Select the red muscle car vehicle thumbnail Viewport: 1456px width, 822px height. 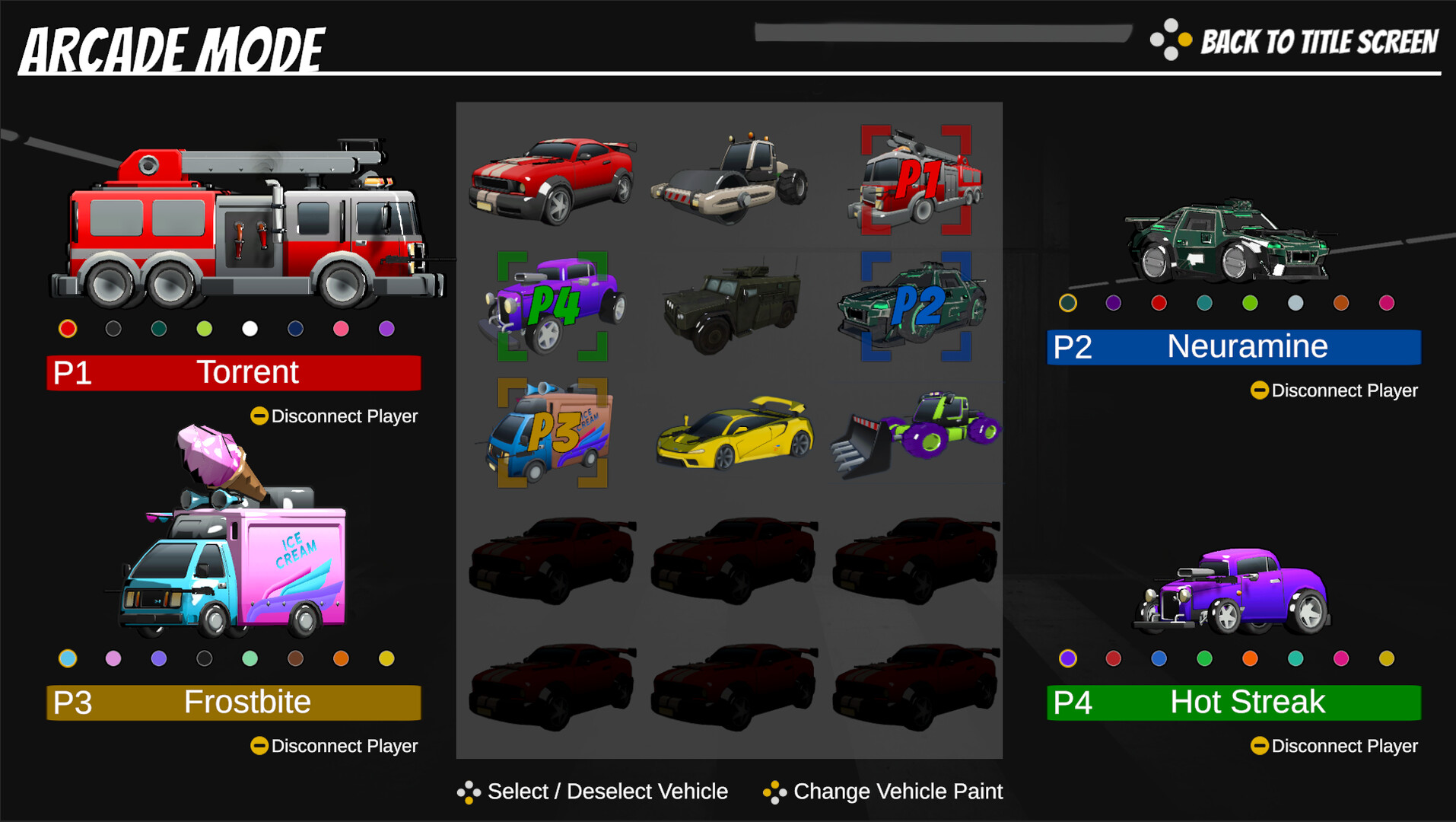pos(552,175)
